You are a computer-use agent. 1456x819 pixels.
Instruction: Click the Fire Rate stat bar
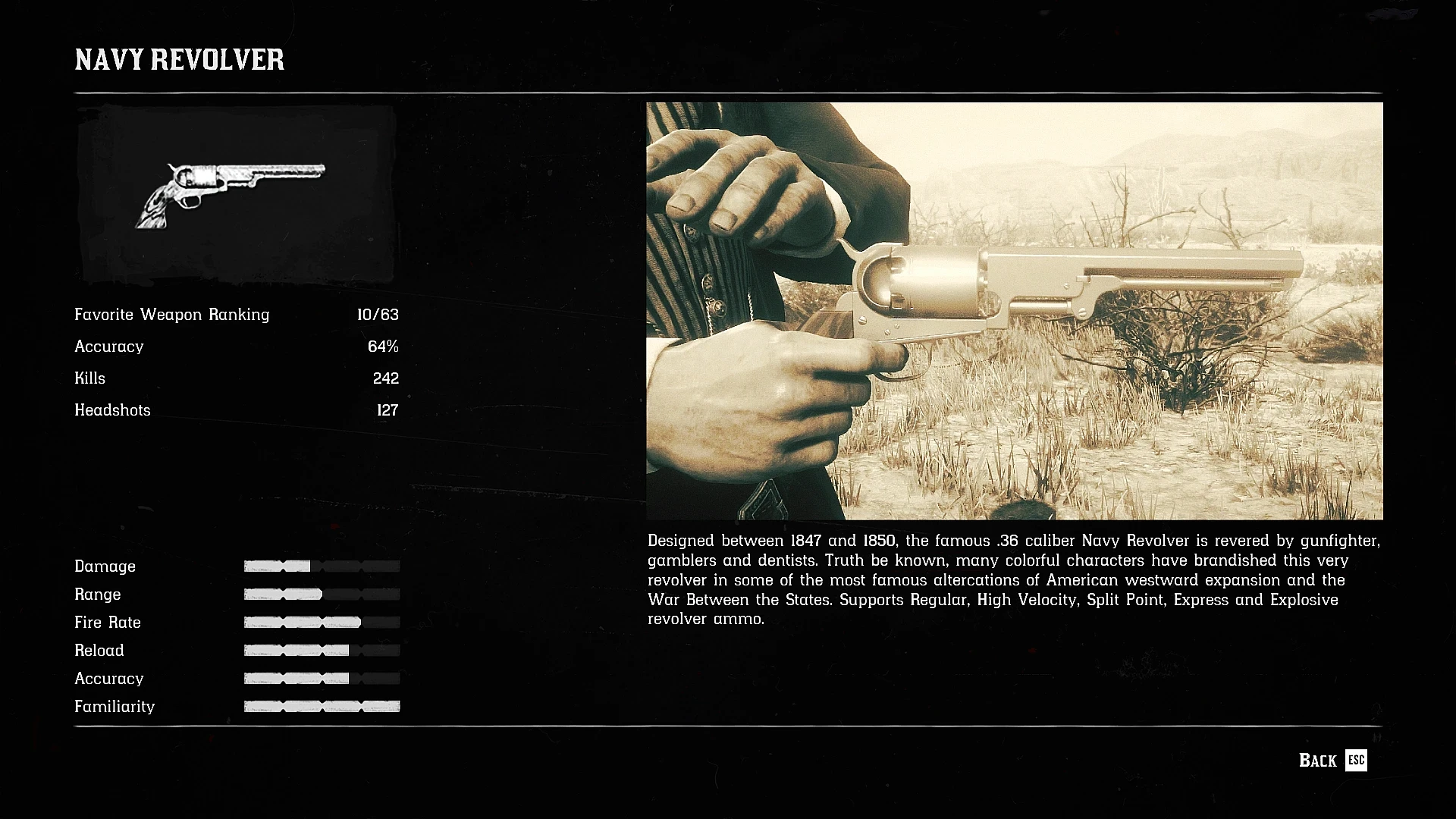point(321,622)
